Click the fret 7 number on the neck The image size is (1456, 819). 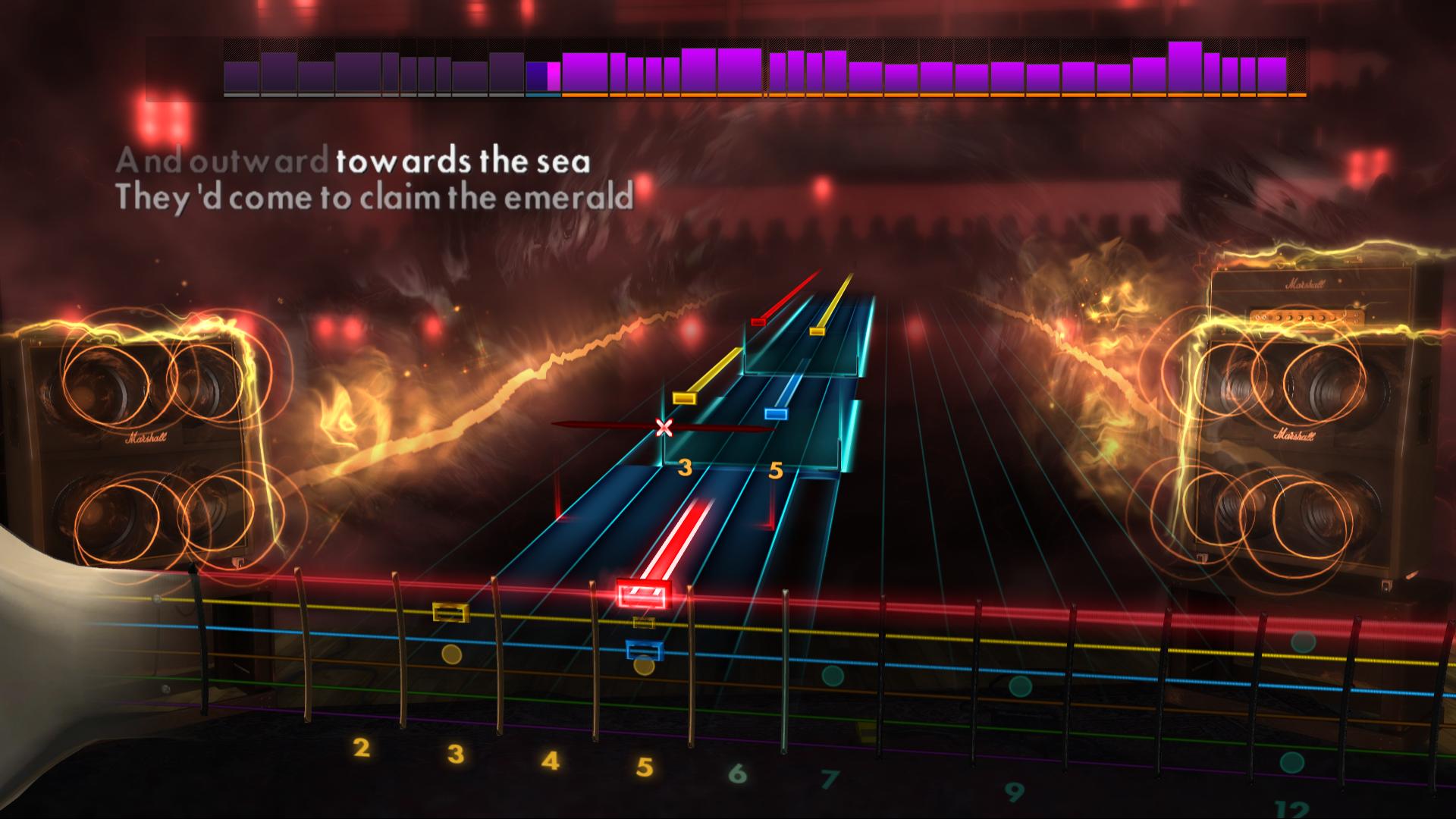[x=833, y=778]
